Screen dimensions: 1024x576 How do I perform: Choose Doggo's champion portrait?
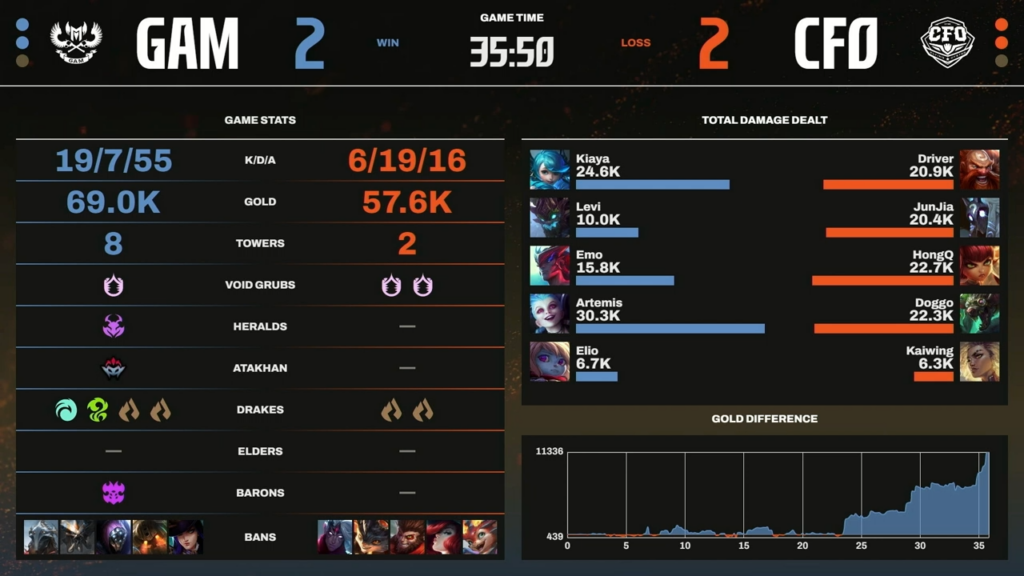(979, 313)
